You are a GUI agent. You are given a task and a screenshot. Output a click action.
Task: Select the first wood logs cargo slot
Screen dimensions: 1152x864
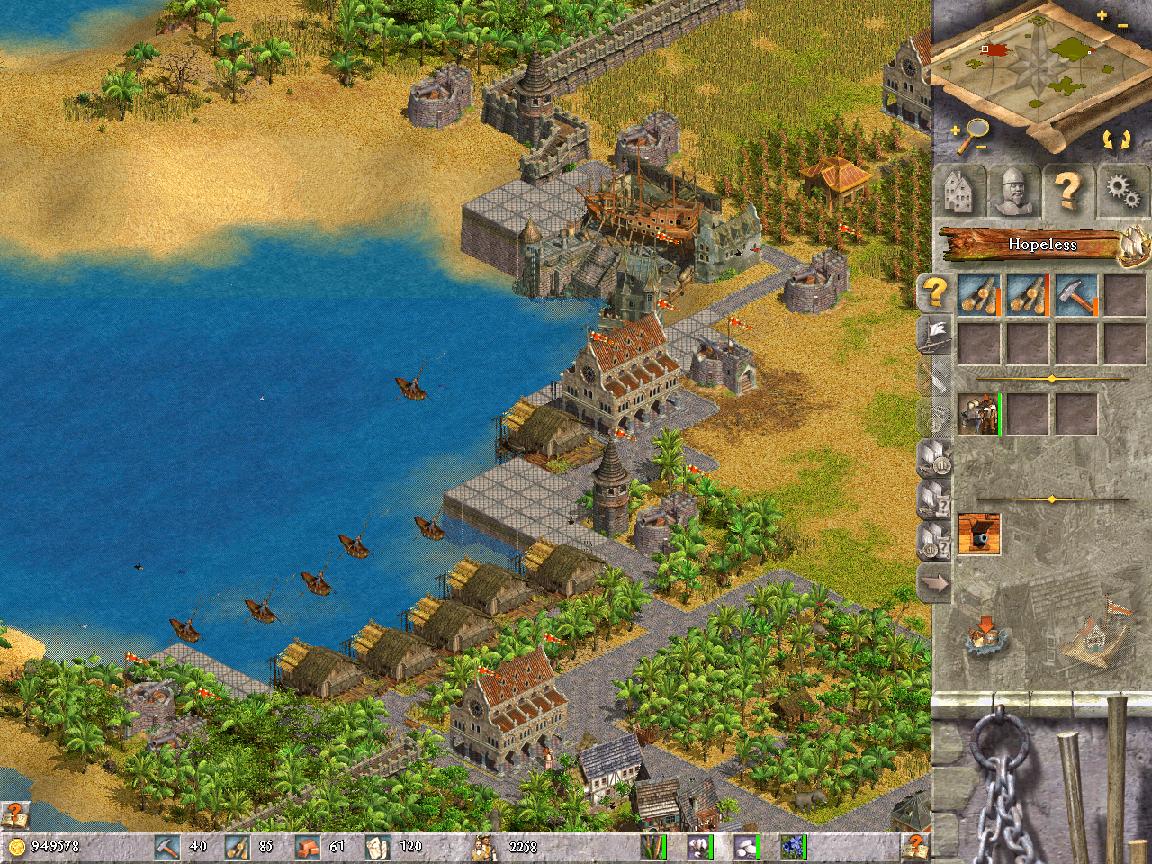coord(979,295)
